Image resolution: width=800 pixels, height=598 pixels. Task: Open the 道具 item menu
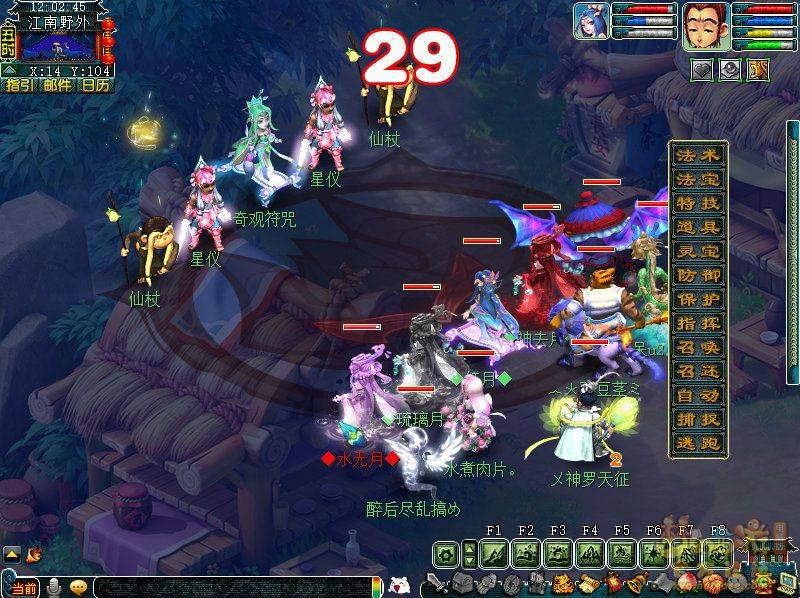pos(697,226)
